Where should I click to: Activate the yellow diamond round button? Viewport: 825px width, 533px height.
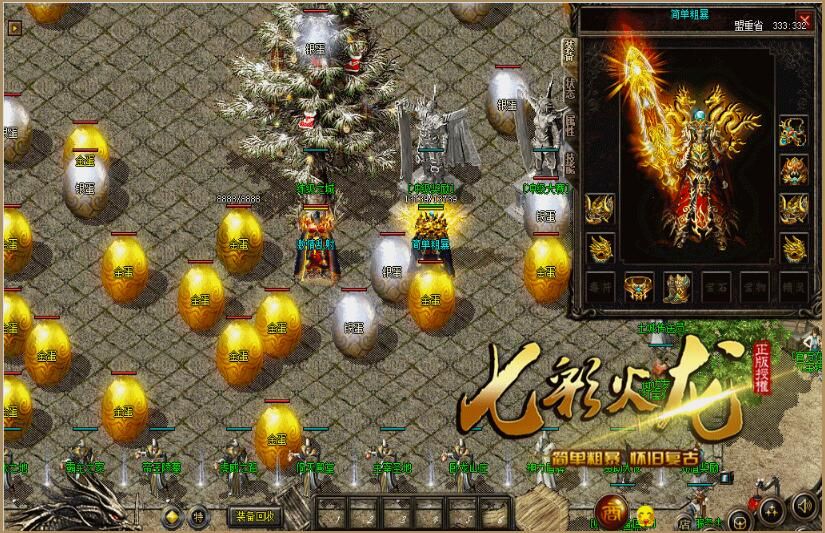pyautogui.click(x=172, y=517)
